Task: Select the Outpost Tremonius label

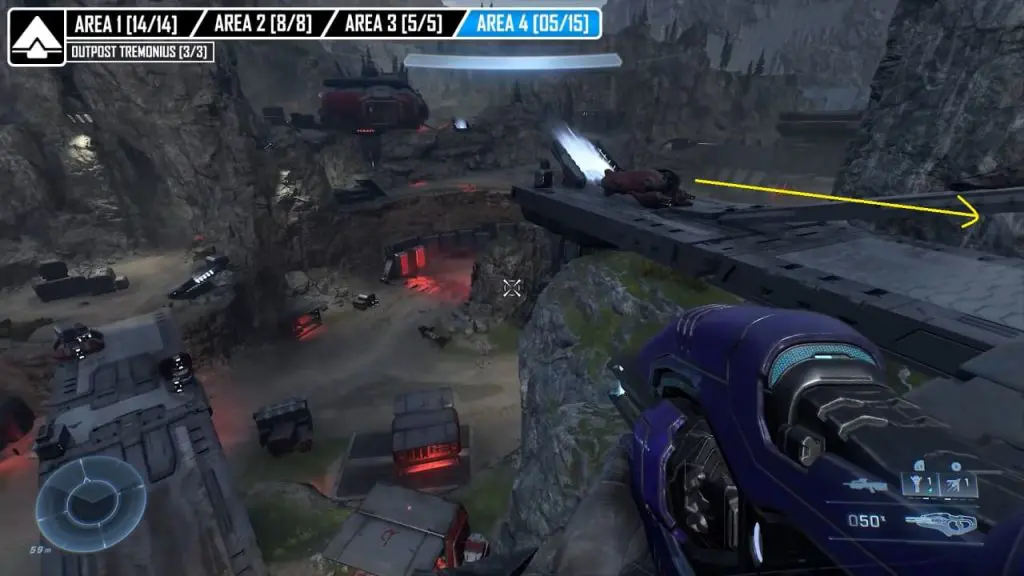Action: coord(140,52)
